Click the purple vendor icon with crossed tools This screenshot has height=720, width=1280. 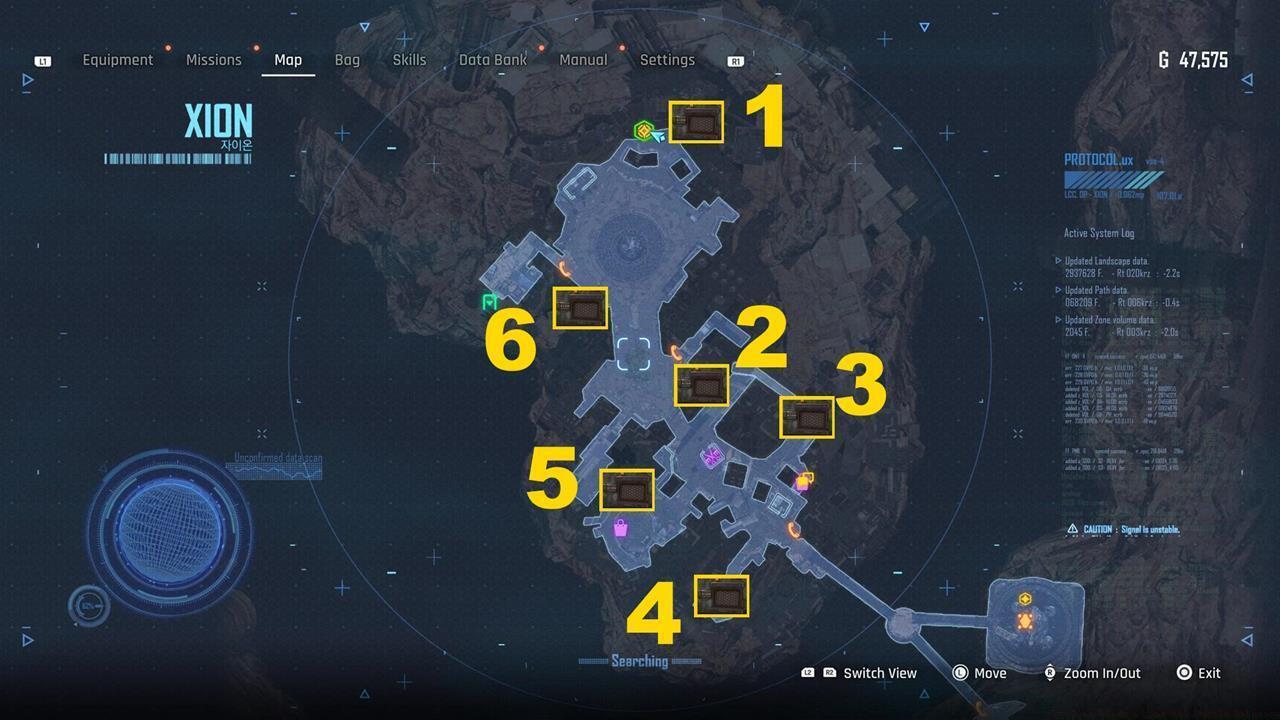710,459
